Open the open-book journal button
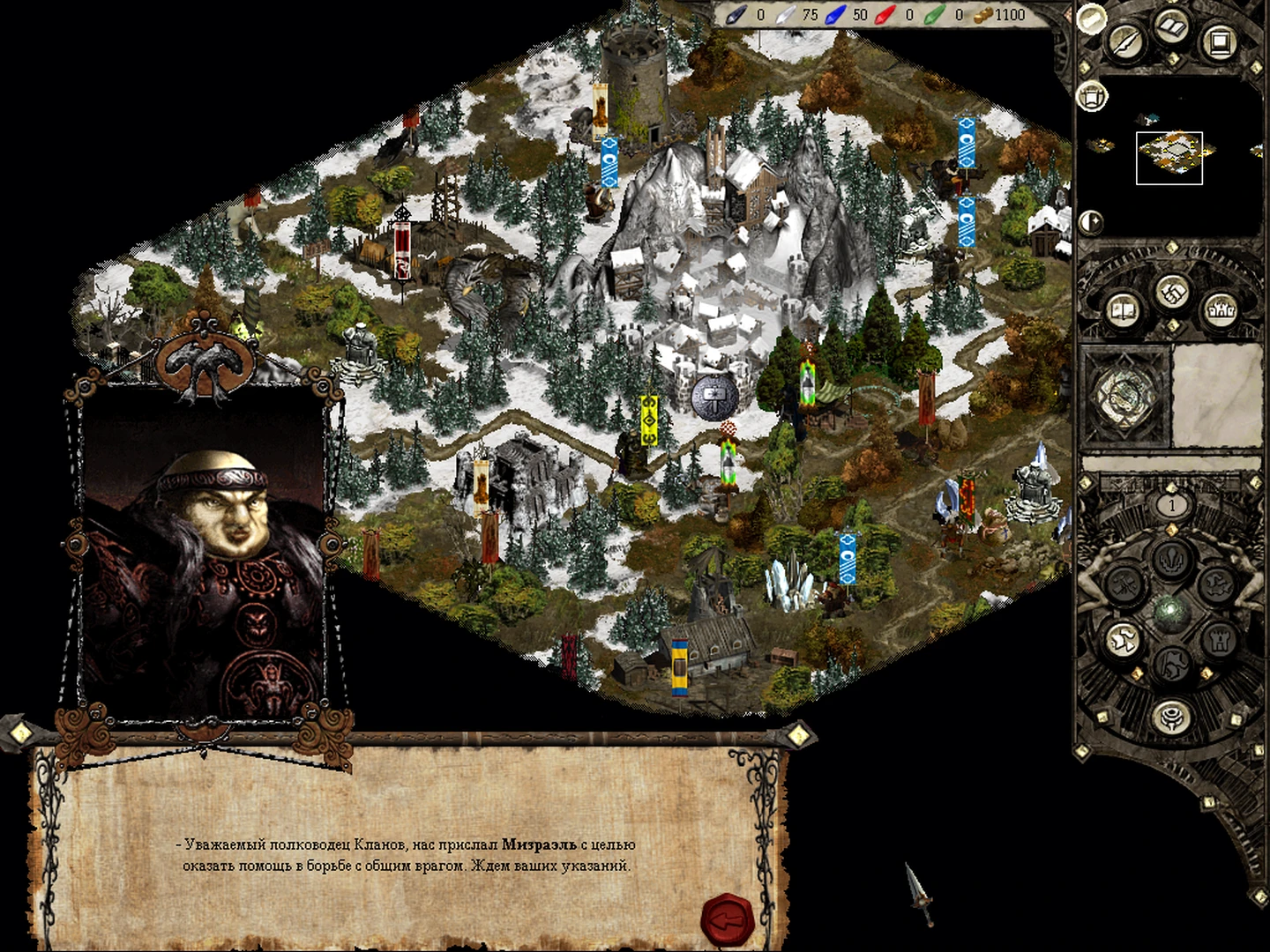 coord(1124,309)
